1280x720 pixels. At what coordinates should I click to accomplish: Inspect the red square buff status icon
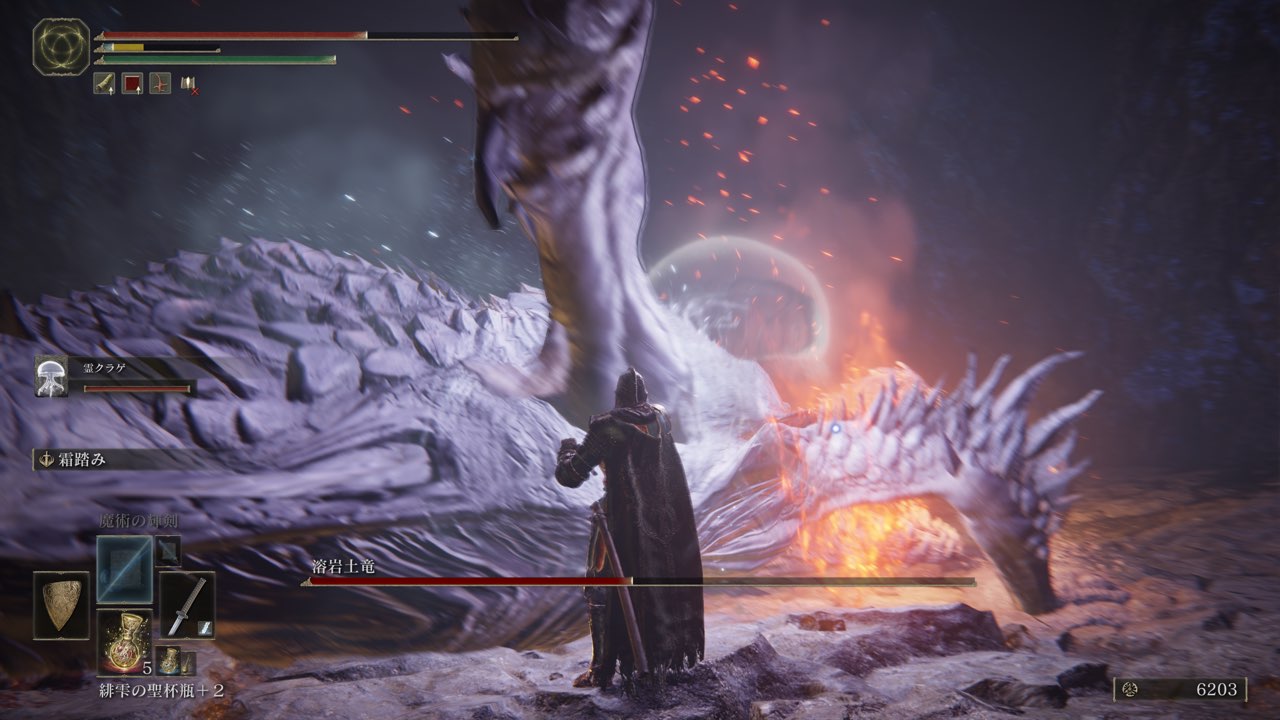tap(132, 83)
